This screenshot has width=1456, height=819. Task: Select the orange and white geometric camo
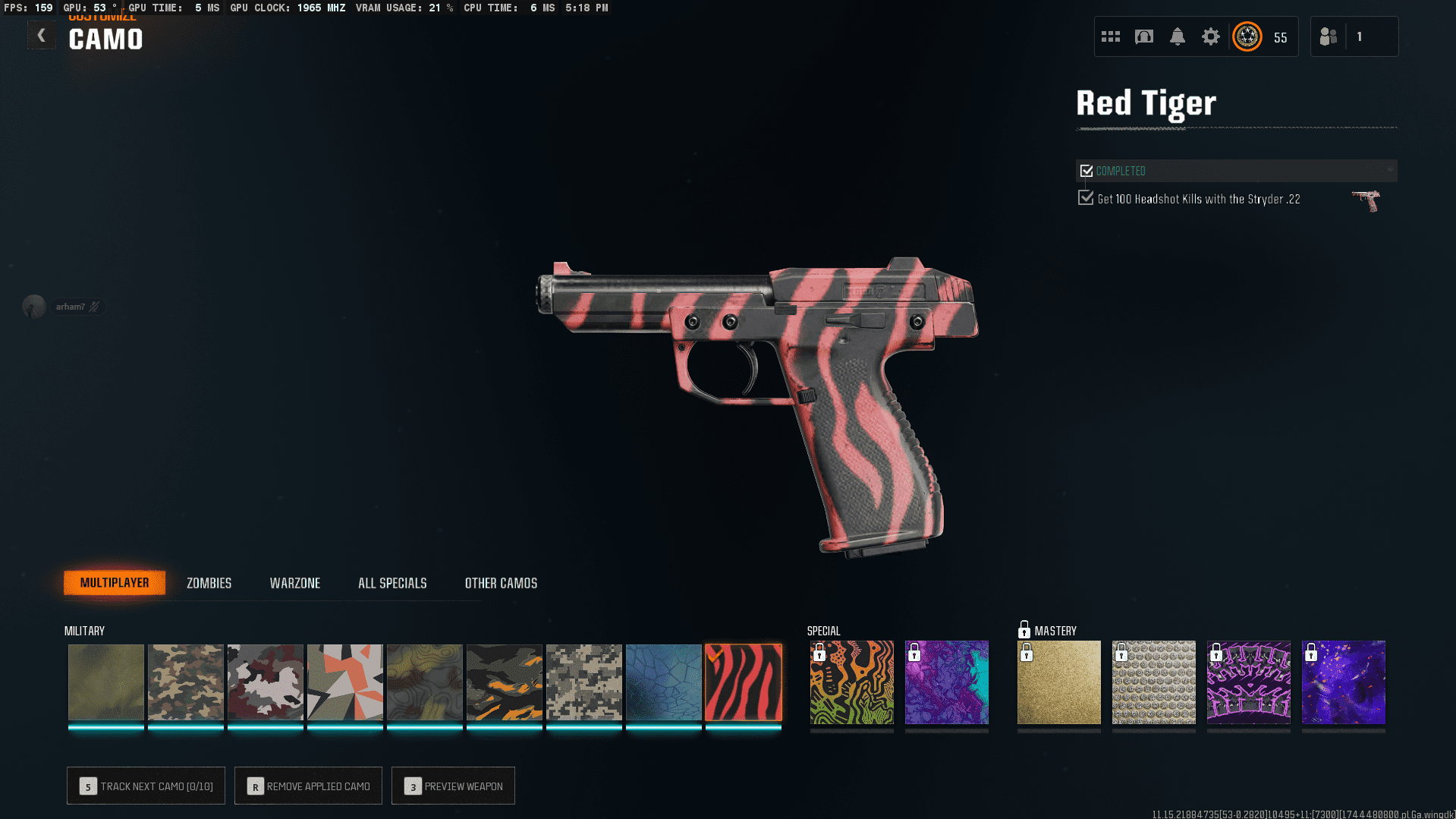[345, 682]
